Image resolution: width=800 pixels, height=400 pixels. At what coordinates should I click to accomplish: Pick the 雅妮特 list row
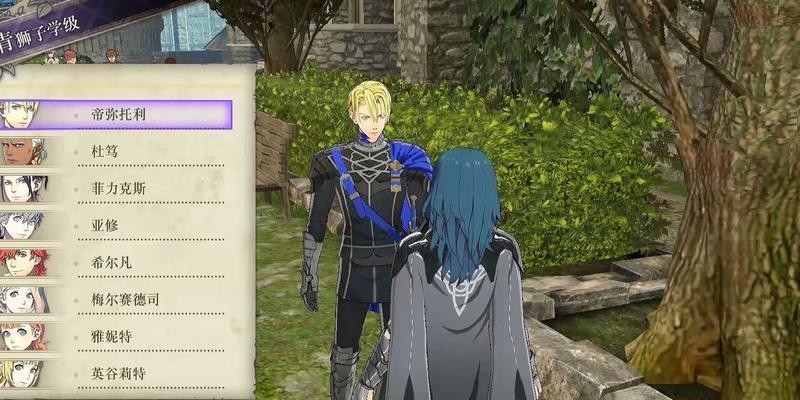pyautogui.click(x=111, y=336)
